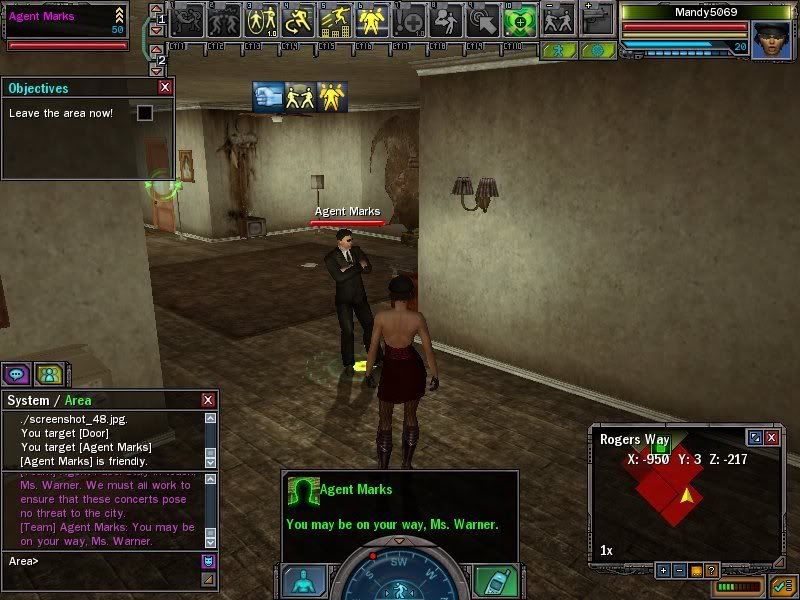Close the System / Area chat window
Screen dimensions: 800x600
point(208,400)
